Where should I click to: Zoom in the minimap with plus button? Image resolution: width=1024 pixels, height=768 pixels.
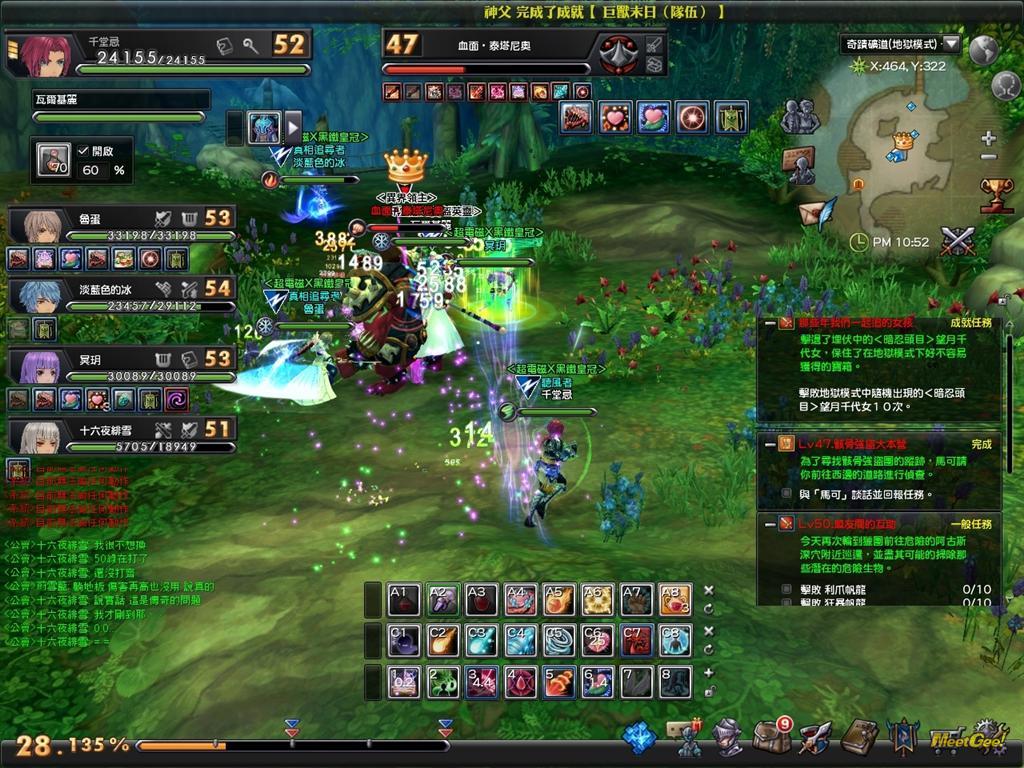[988, 138]
